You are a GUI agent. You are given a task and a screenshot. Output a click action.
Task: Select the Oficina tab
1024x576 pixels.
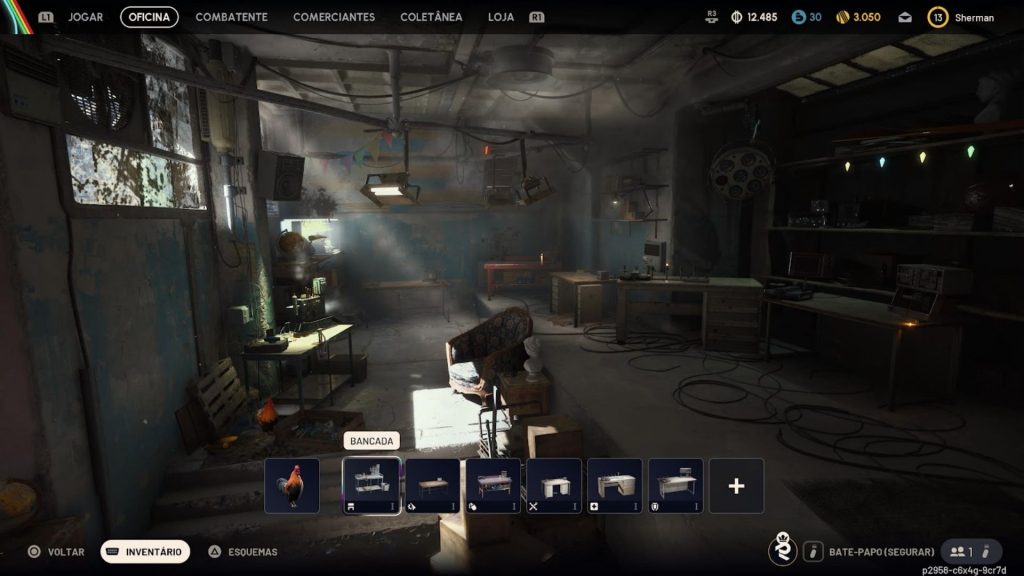pos(149,17)
